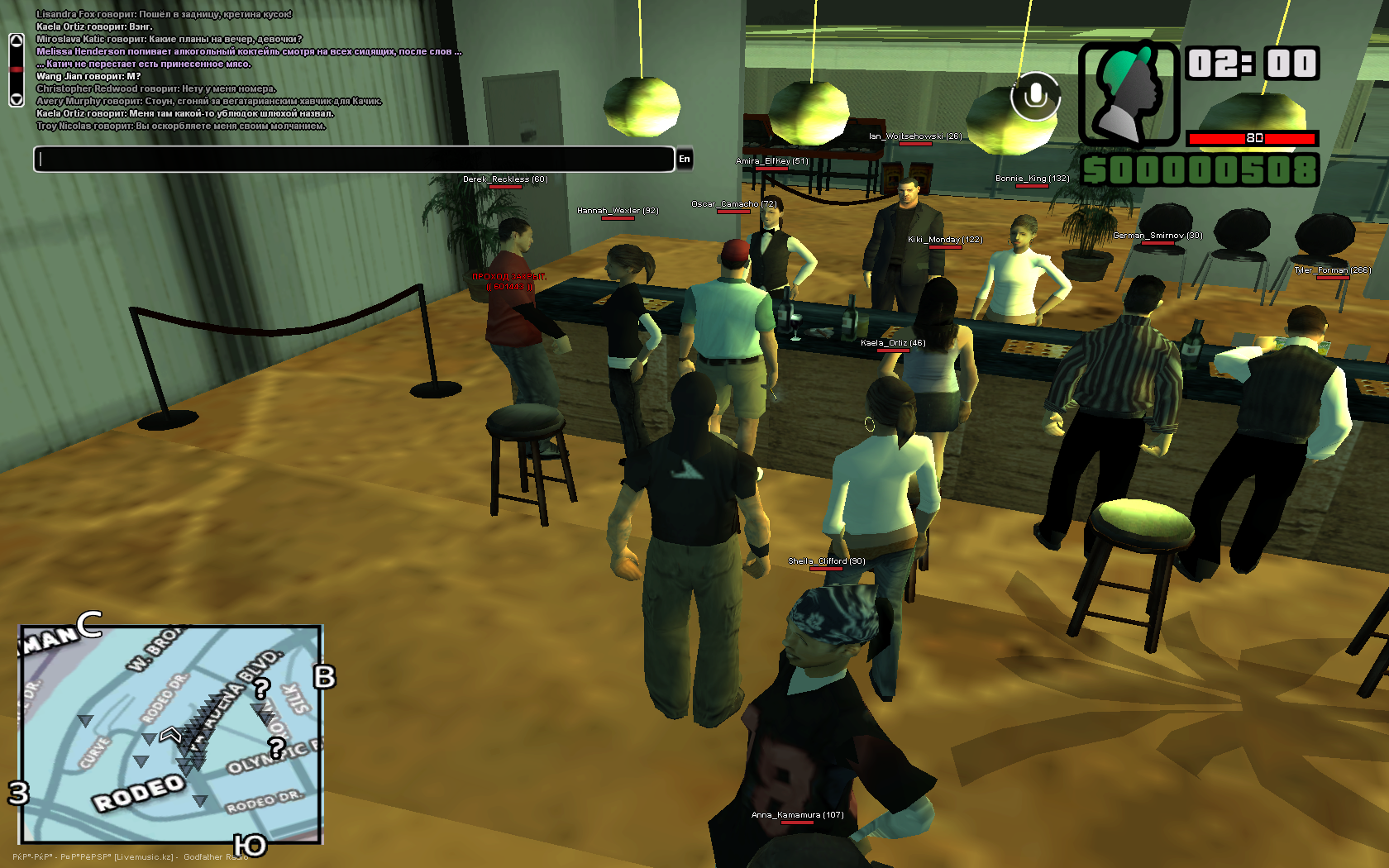Toggle the microphone voice chat icon
The image size is (1389, 868).
click(x=1034, y=96)
